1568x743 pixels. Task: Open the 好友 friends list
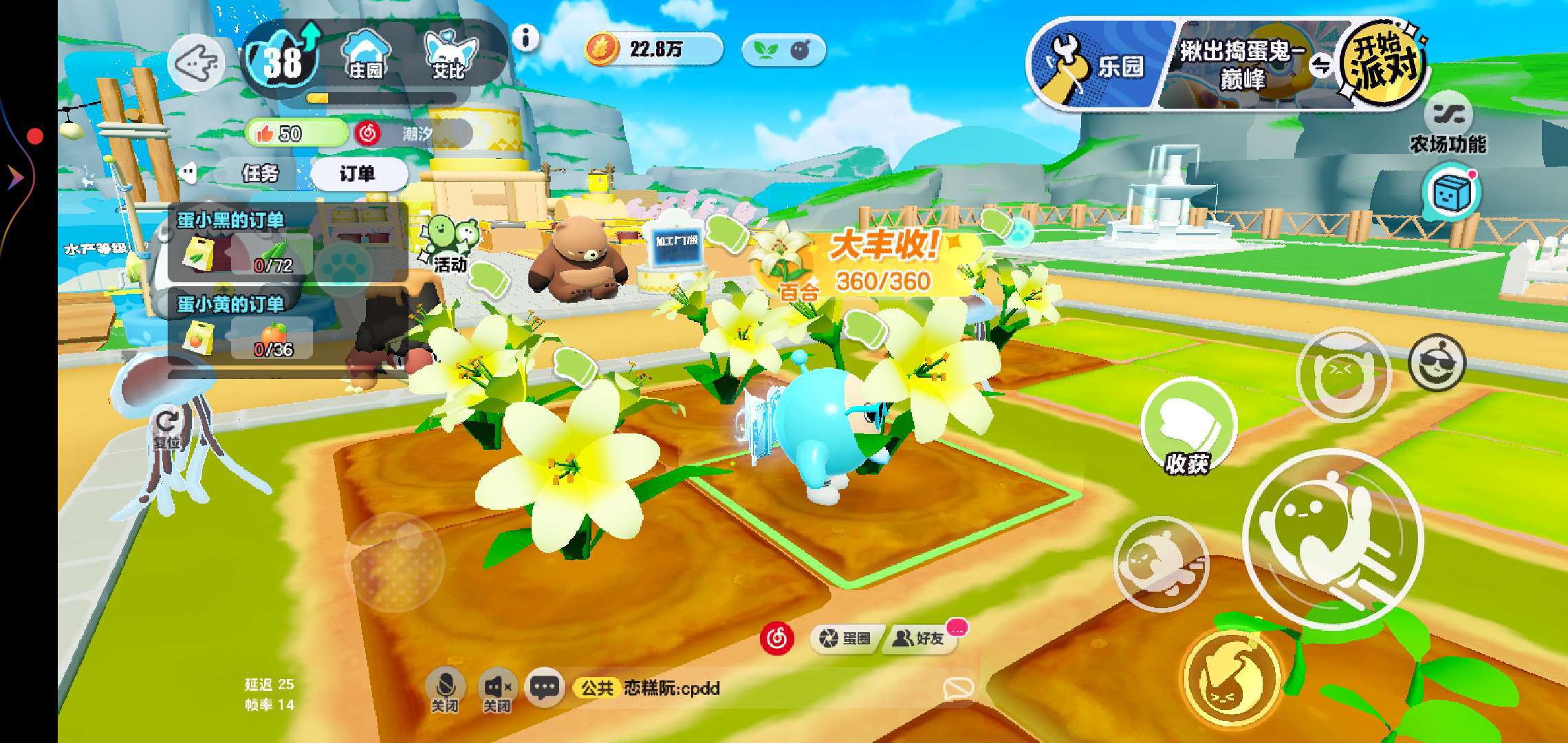click(x=919, y=638)
